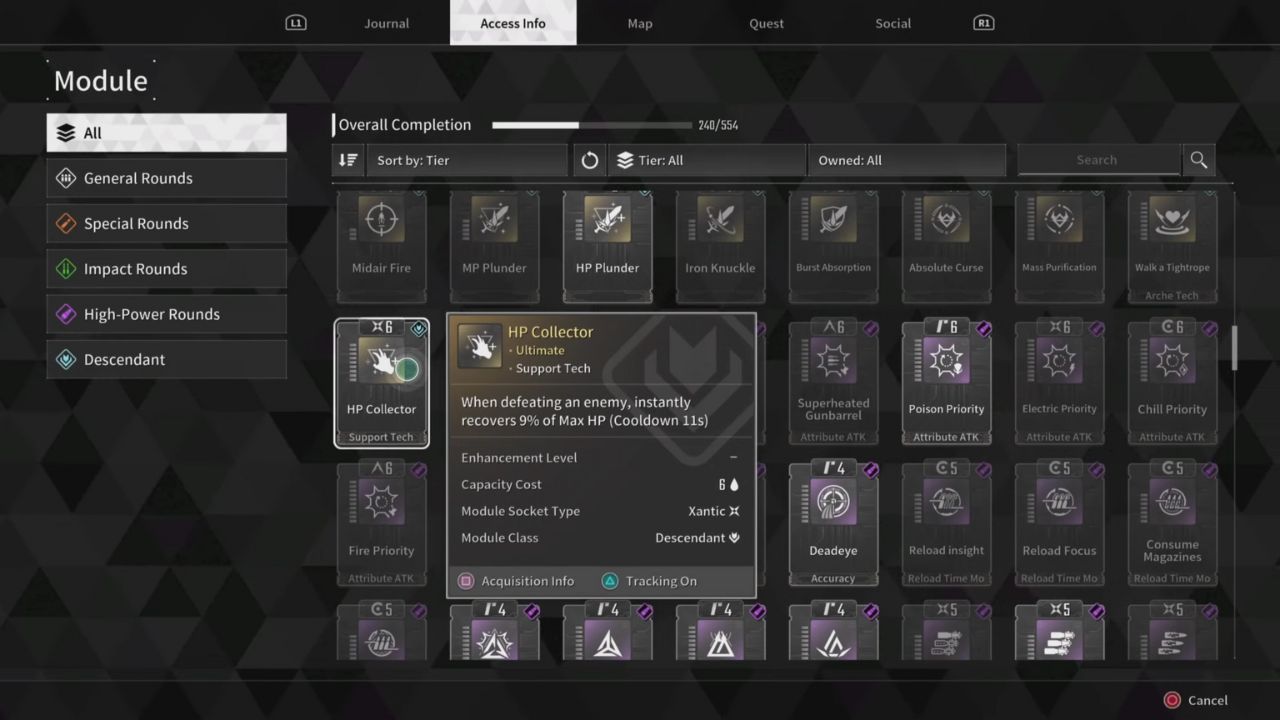Open the Owned: All filter dropdown
Image resolution: width=1280 pixels, height=720 pixels.
tap(905, 160)
